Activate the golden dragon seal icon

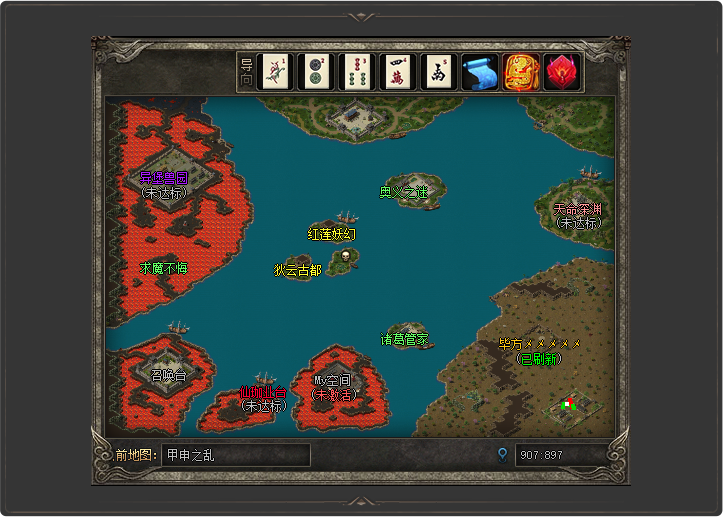click(x=521, y=72)
